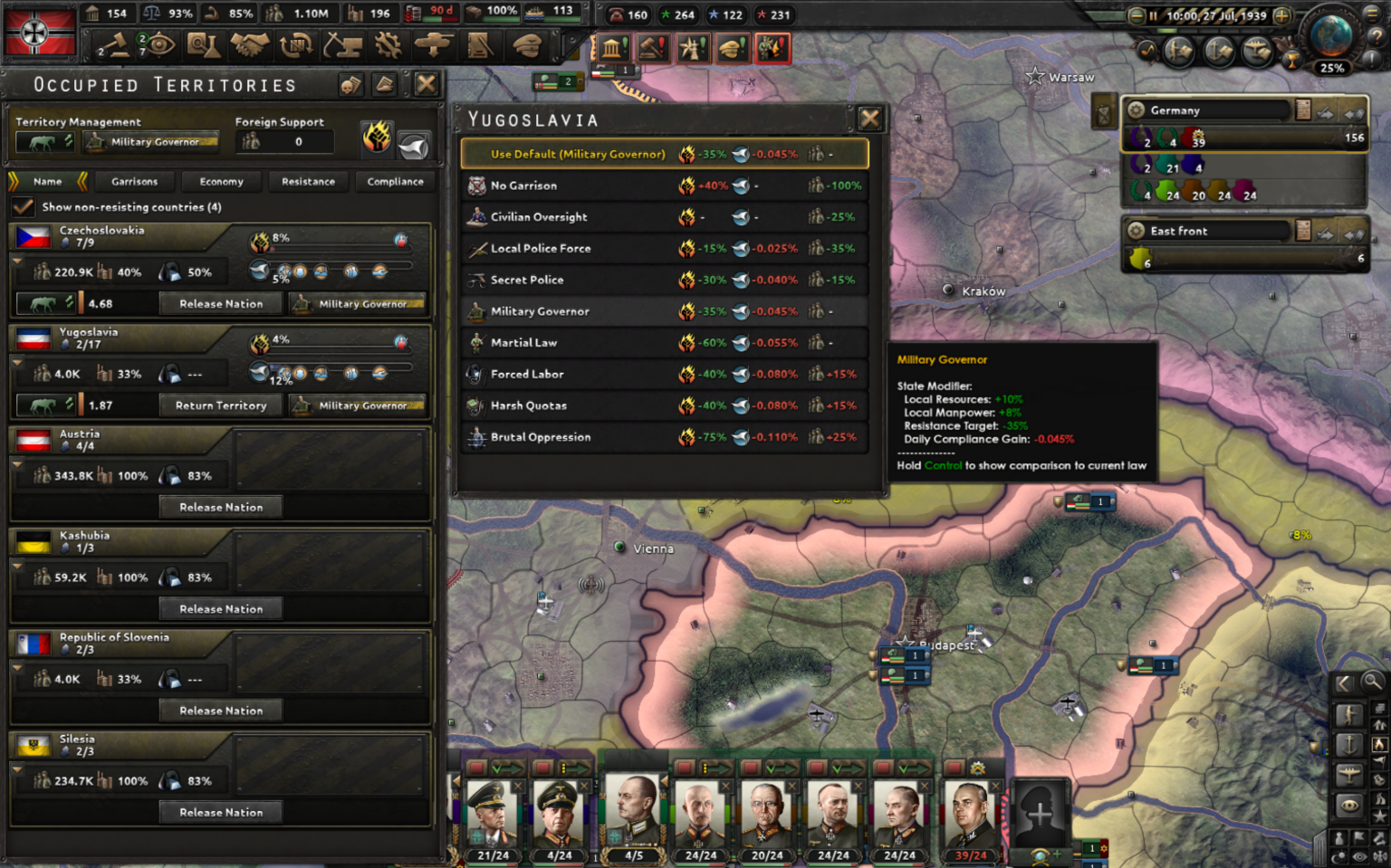Viewport: 1391px width, 868px height.
Task: Select the highlighted resistance alert icon
Action: pyautogui.click(x=772, y=48)
